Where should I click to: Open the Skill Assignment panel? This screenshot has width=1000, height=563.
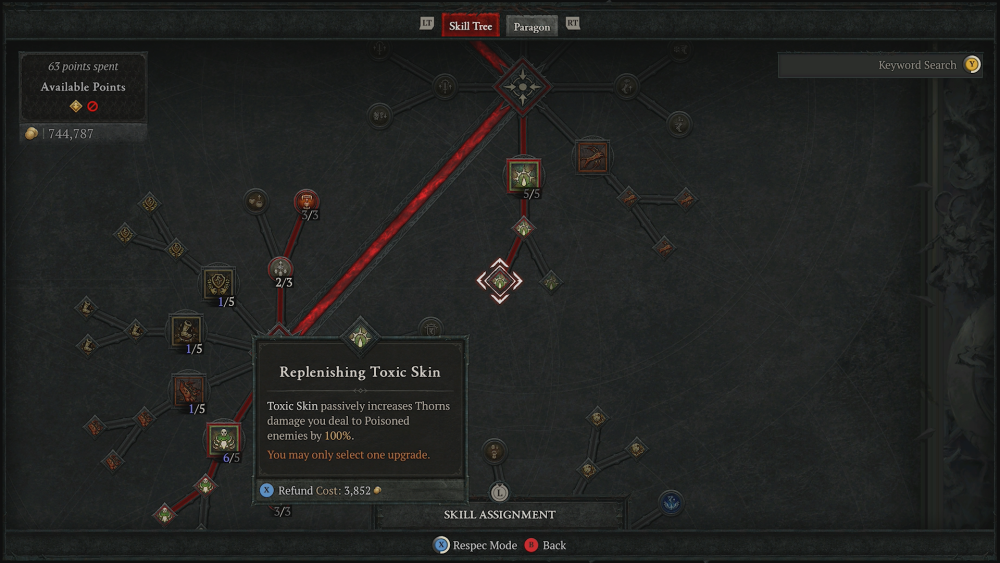[x=499, y=514]
